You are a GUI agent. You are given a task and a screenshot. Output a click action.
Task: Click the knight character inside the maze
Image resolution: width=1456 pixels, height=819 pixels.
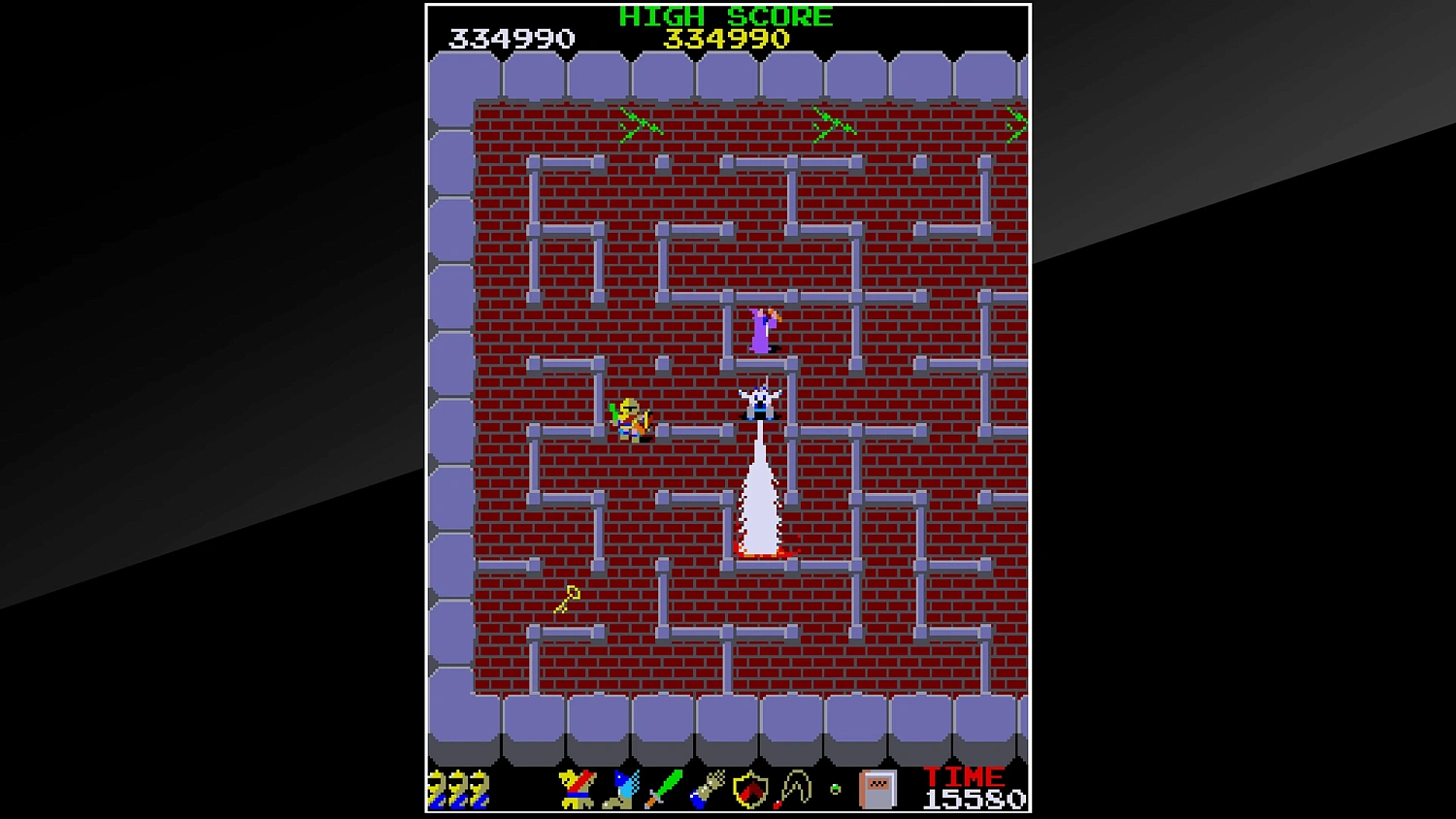point(632,417)
